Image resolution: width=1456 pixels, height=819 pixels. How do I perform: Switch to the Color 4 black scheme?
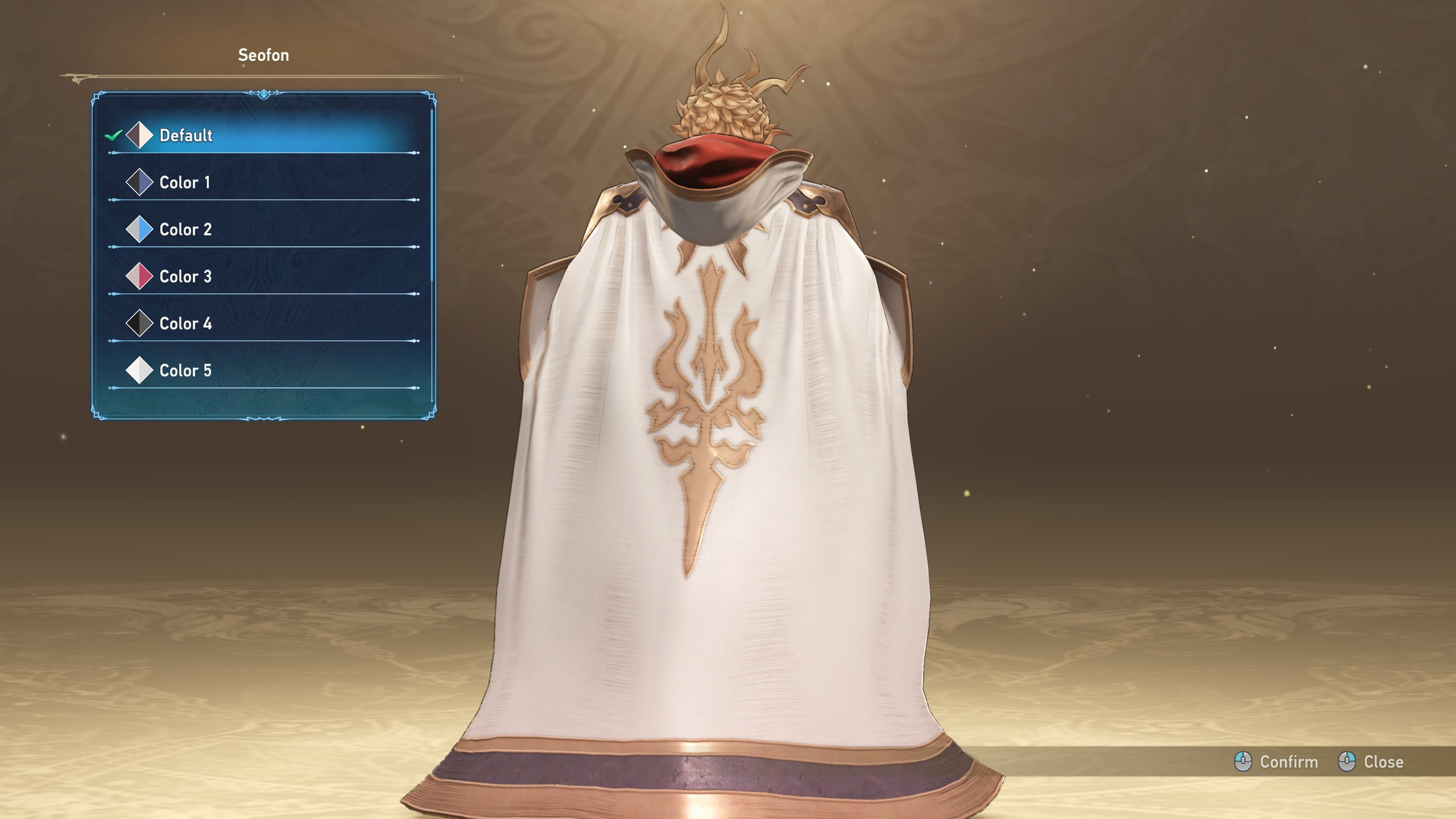[262, 324]
